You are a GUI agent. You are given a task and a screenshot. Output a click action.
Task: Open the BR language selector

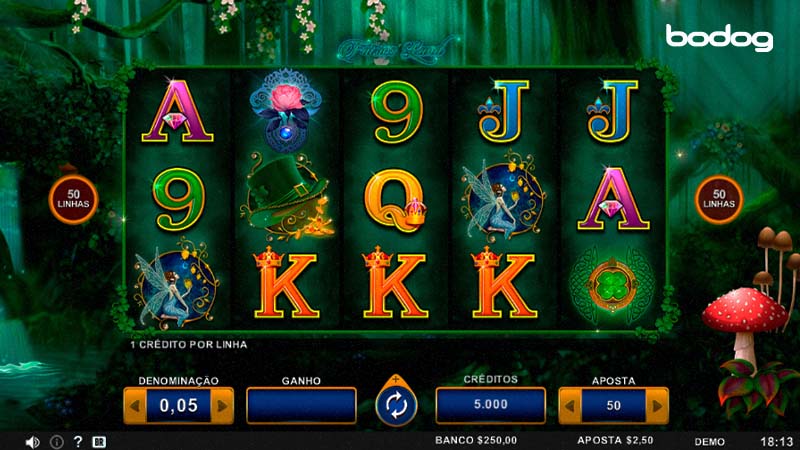coord(99,441)
